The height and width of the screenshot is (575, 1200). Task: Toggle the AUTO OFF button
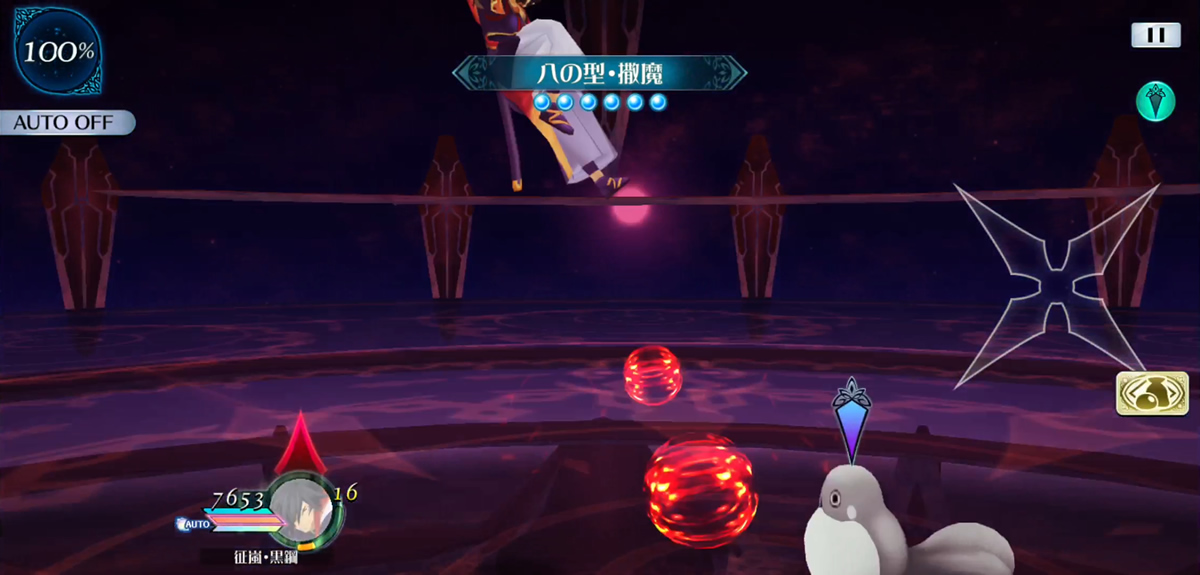[66, 123]
